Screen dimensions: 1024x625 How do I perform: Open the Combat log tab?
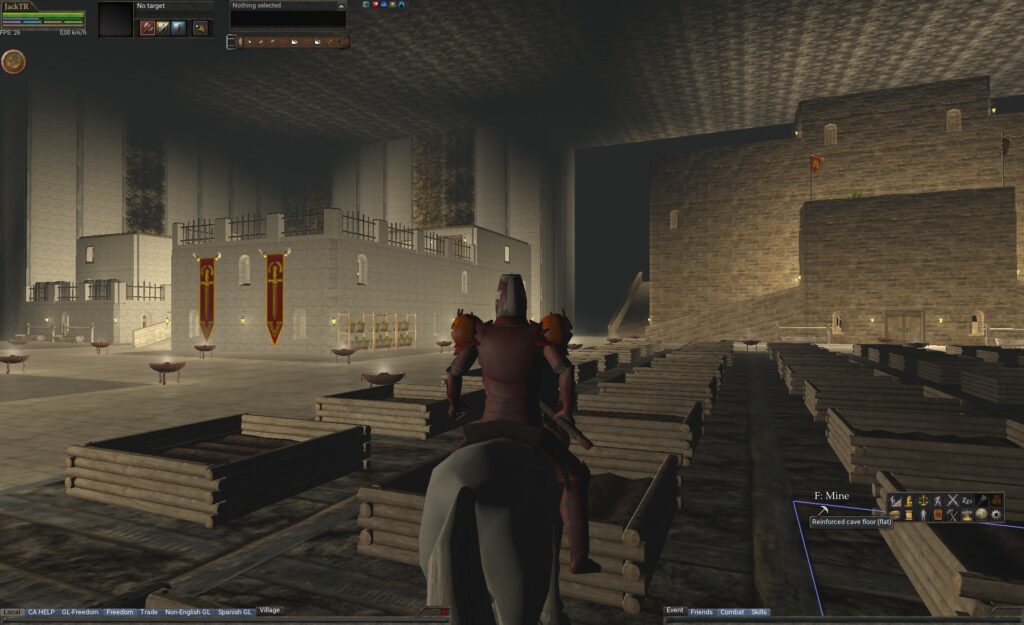[732, 611]
